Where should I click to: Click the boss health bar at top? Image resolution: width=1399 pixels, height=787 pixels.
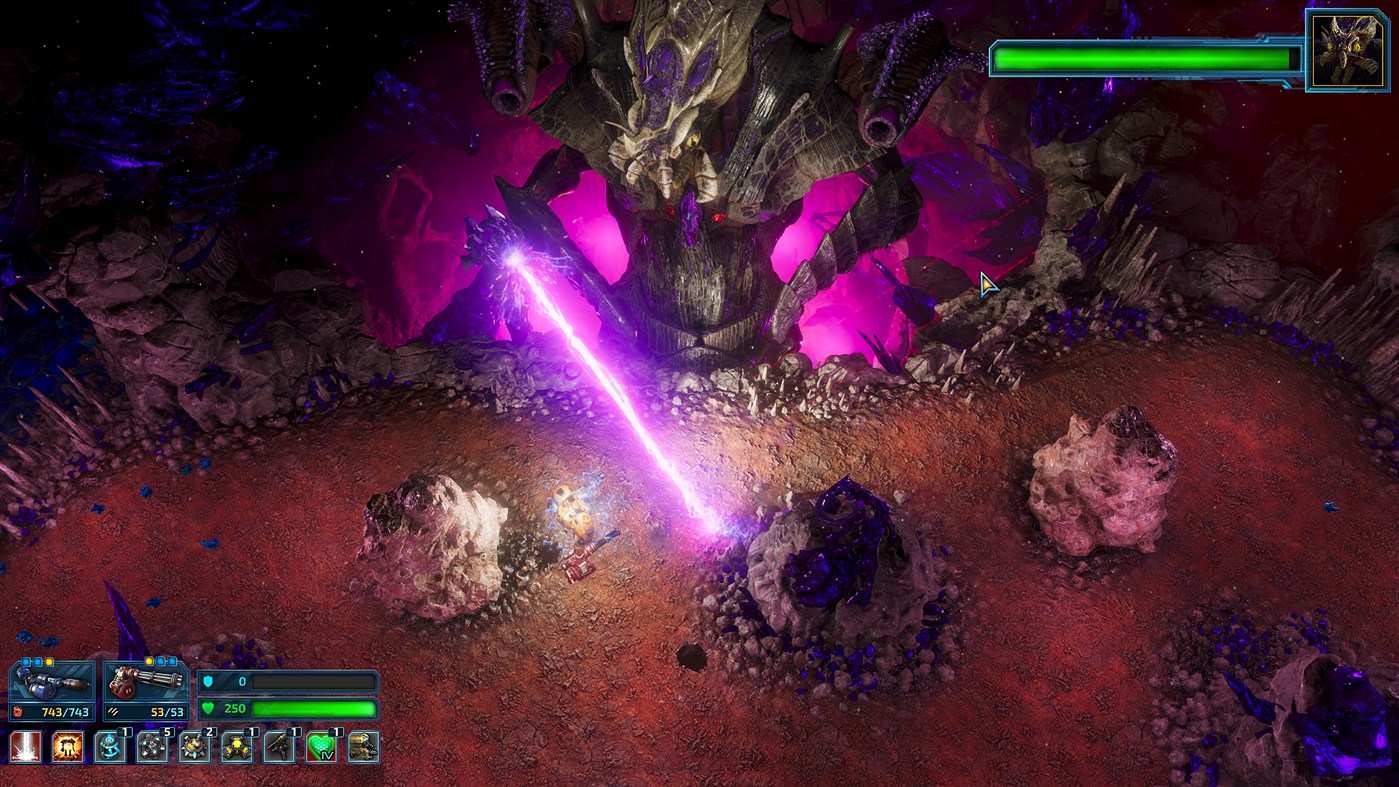[x=1143, y=59]
